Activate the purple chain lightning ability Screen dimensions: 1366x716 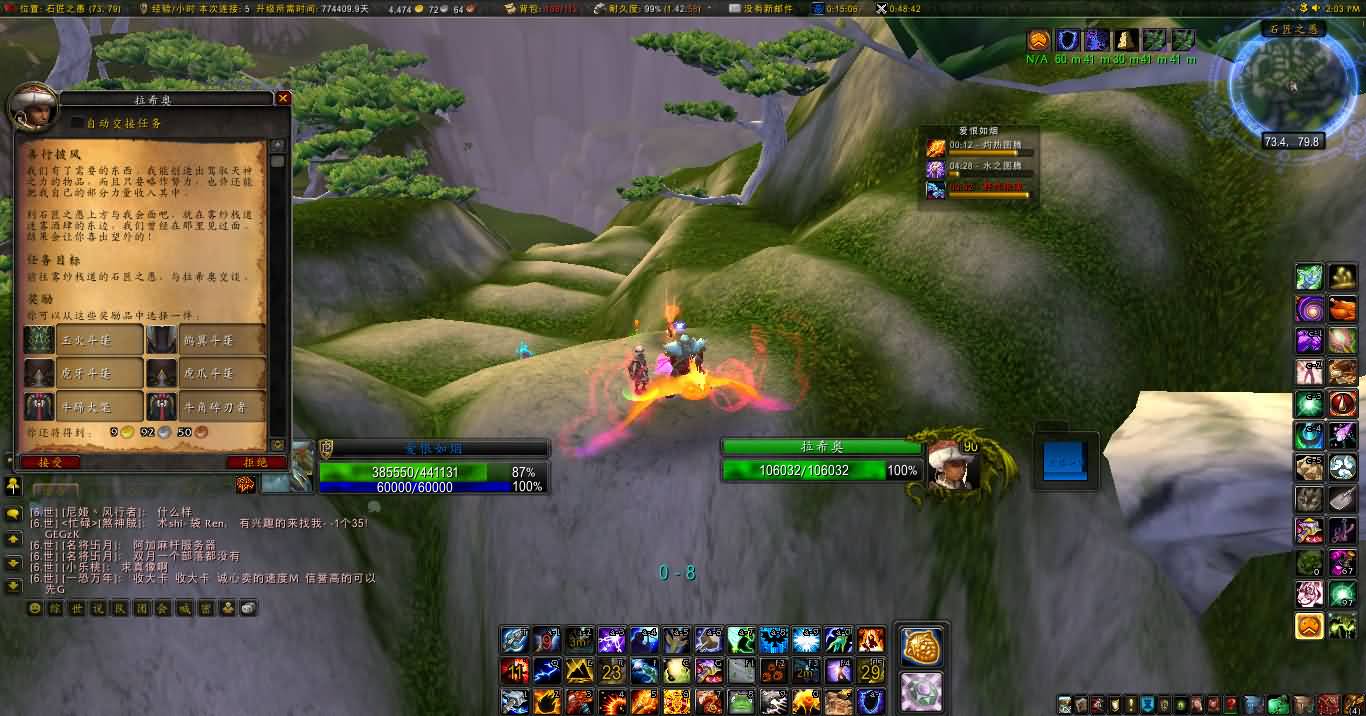[611, 639]
